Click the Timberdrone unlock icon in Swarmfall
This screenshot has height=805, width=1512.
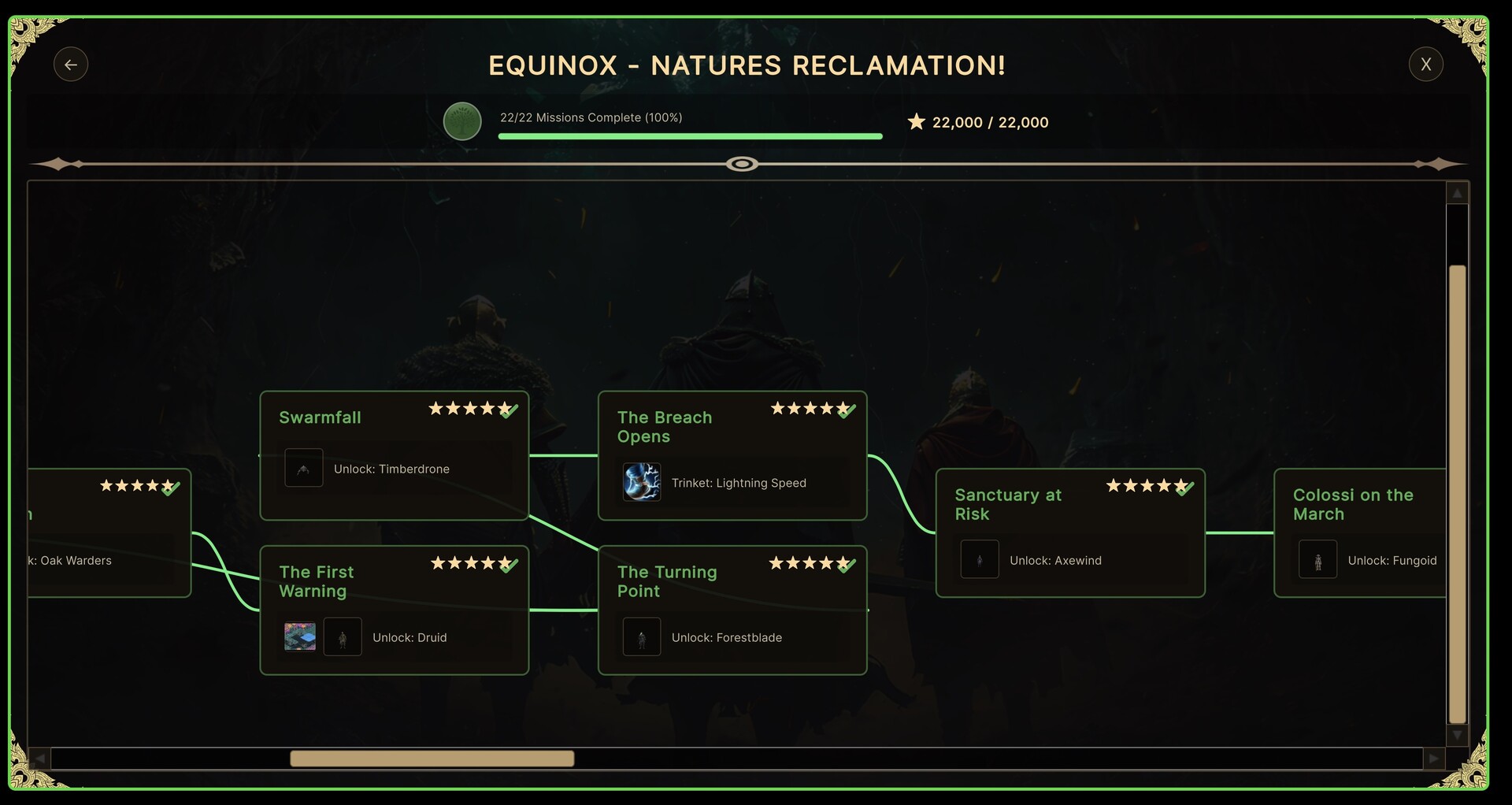pos(304,468)
